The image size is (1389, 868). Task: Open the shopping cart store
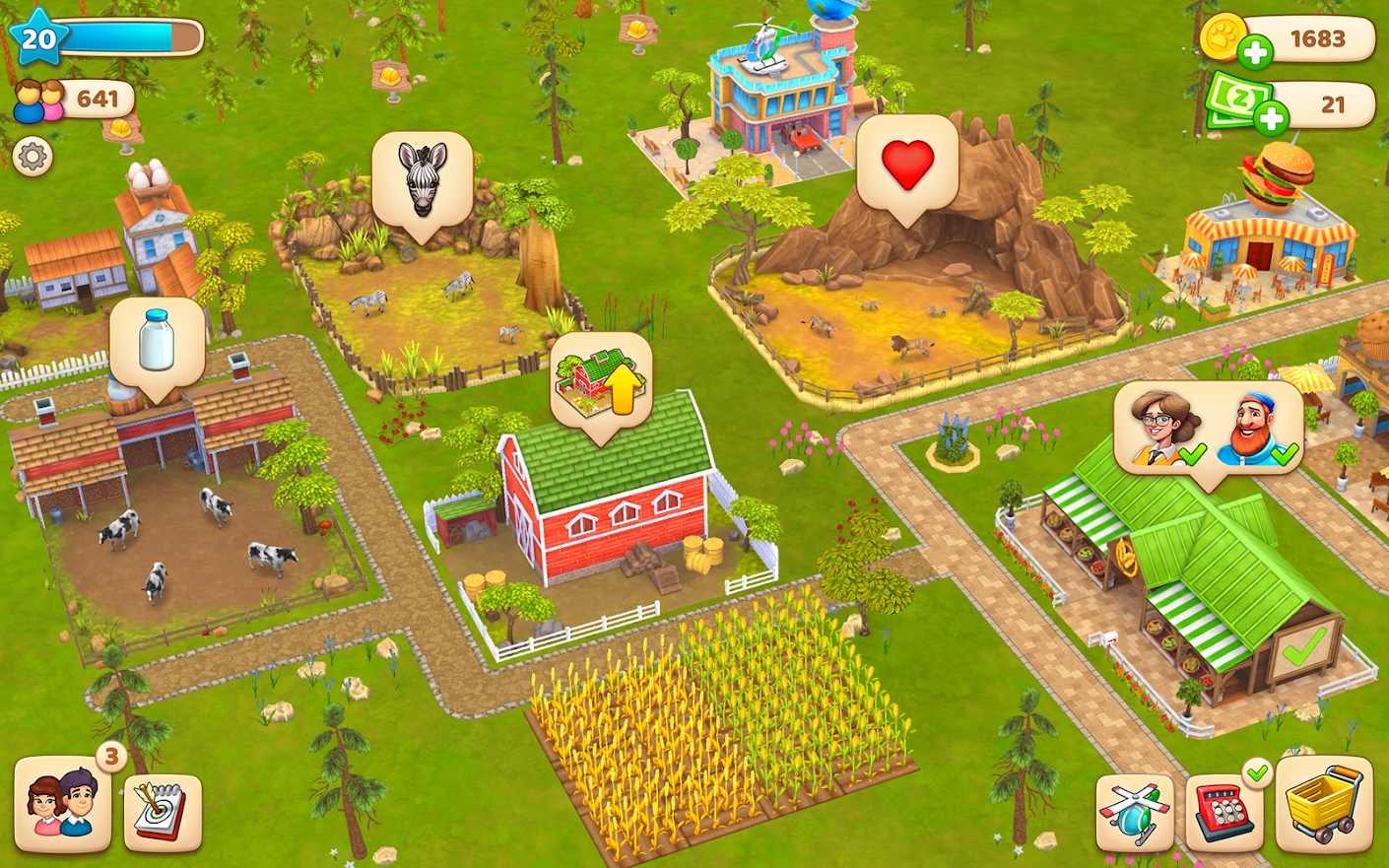click(x=1323, y=808)
